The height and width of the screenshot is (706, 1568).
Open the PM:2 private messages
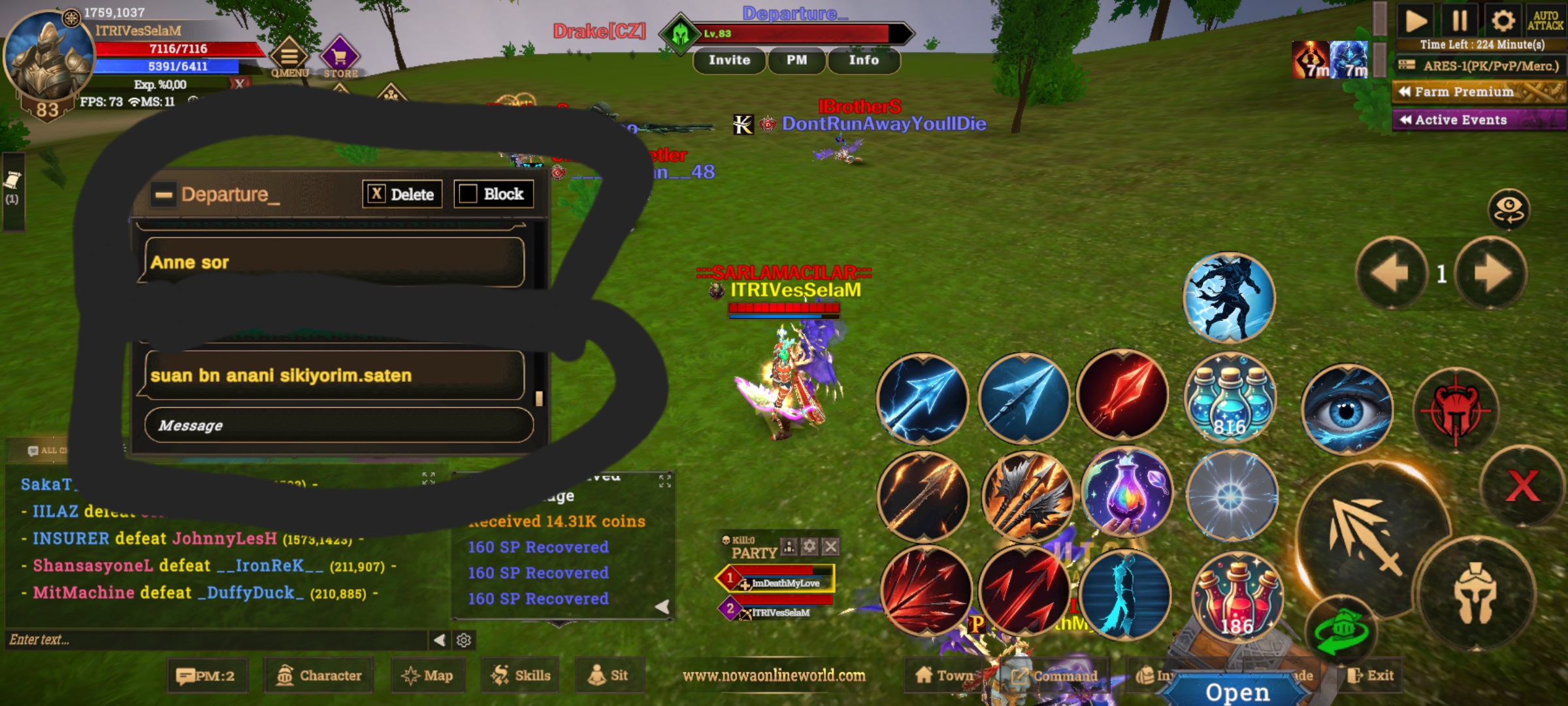click(207, 676)
